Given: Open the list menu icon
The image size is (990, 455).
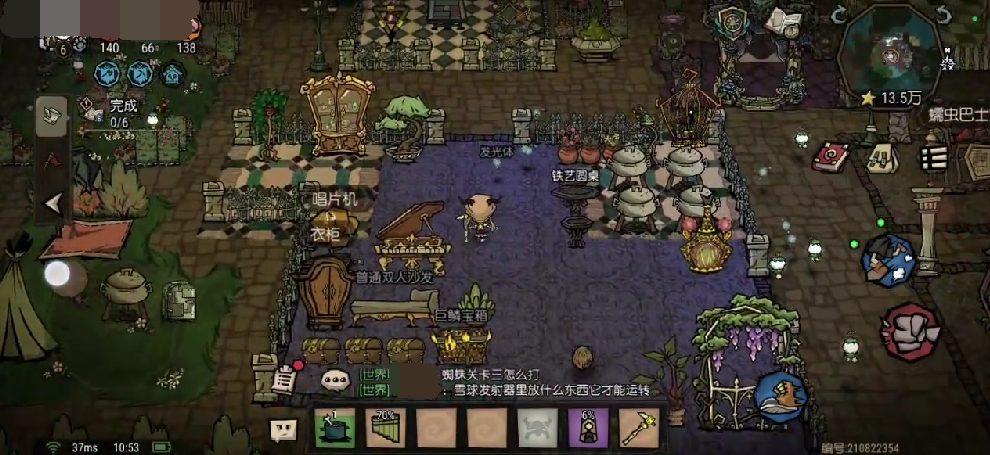Looking at the screenshot, I should coord(934,157).
